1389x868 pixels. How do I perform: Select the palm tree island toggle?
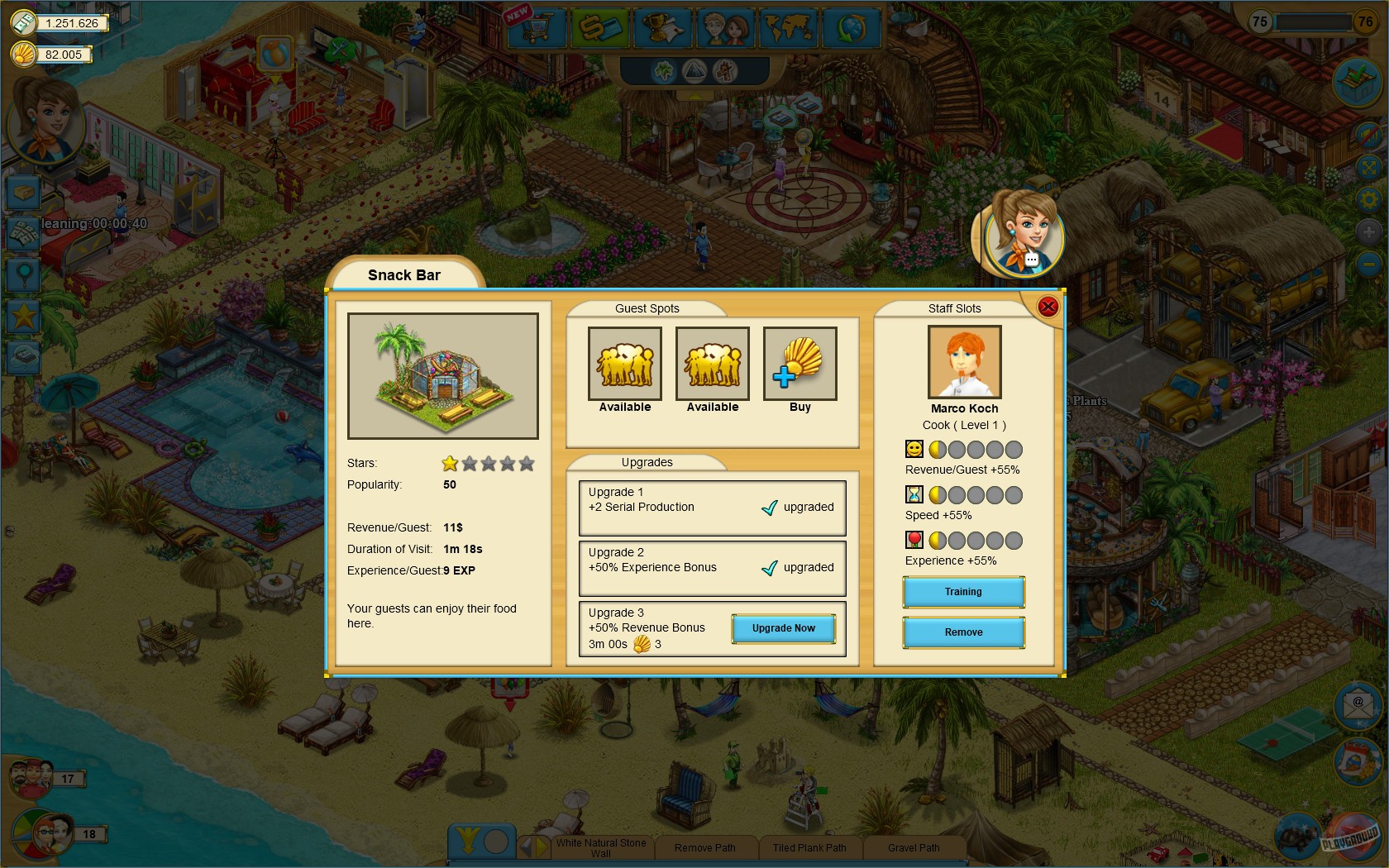(662, 72)
